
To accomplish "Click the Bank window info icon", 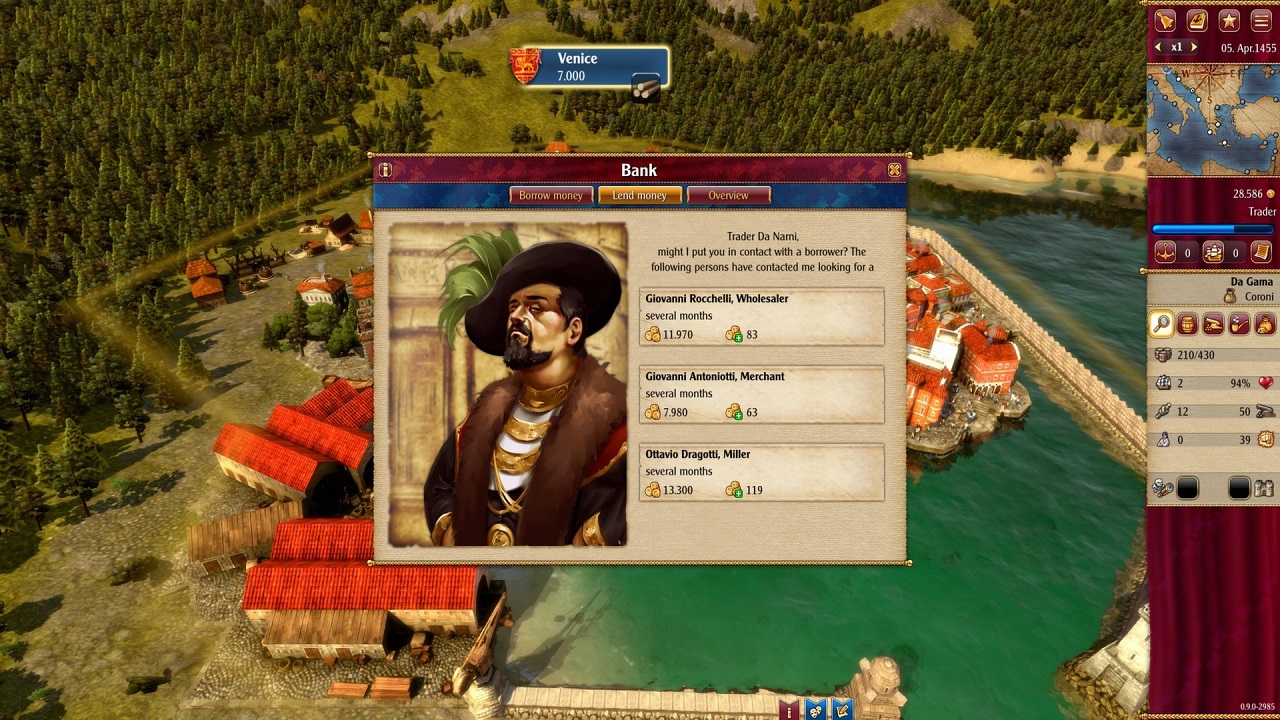I will 385,170.
